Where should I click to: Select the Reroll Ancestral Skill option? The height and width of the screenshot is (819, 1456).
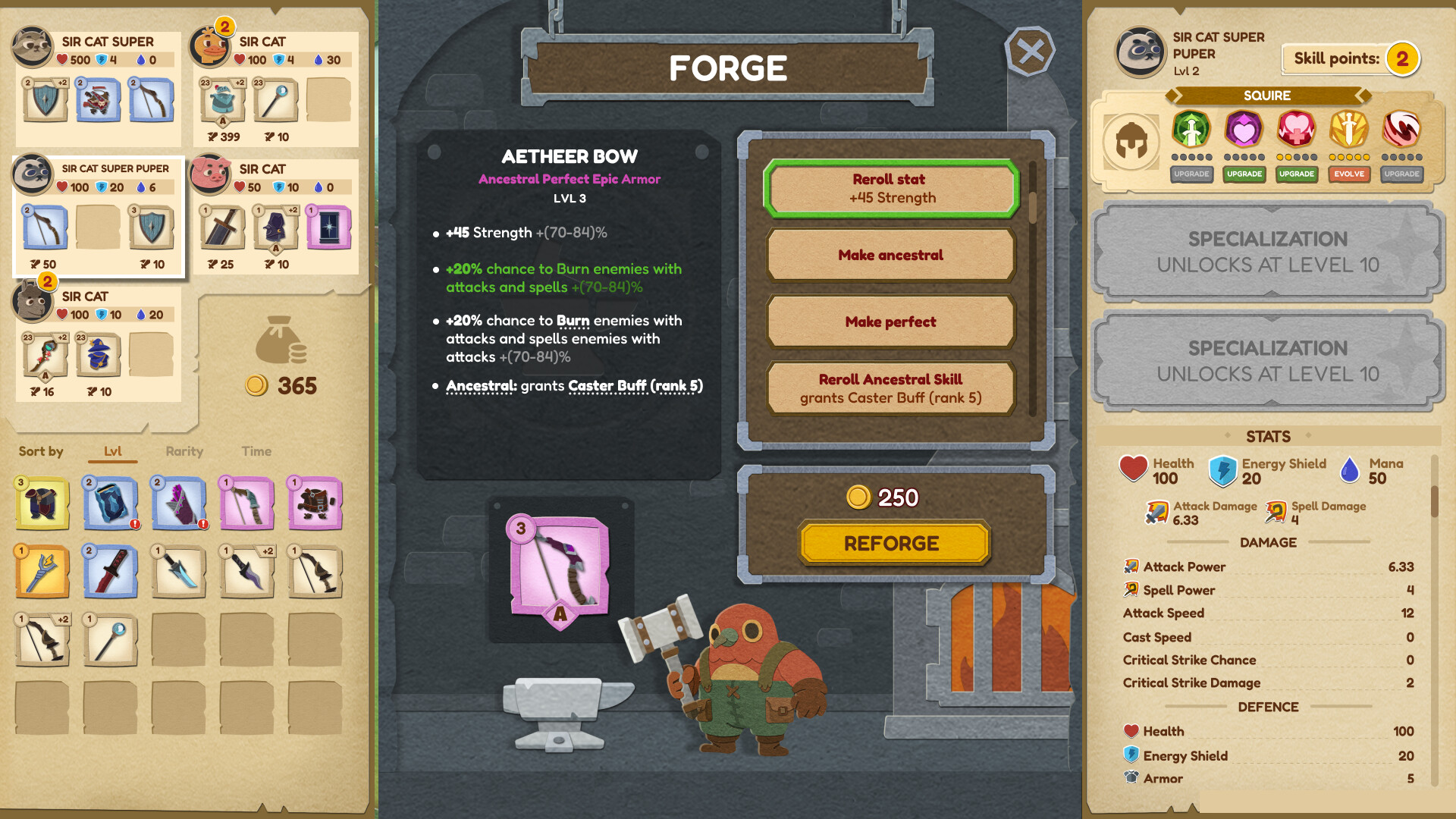(891, 388)
